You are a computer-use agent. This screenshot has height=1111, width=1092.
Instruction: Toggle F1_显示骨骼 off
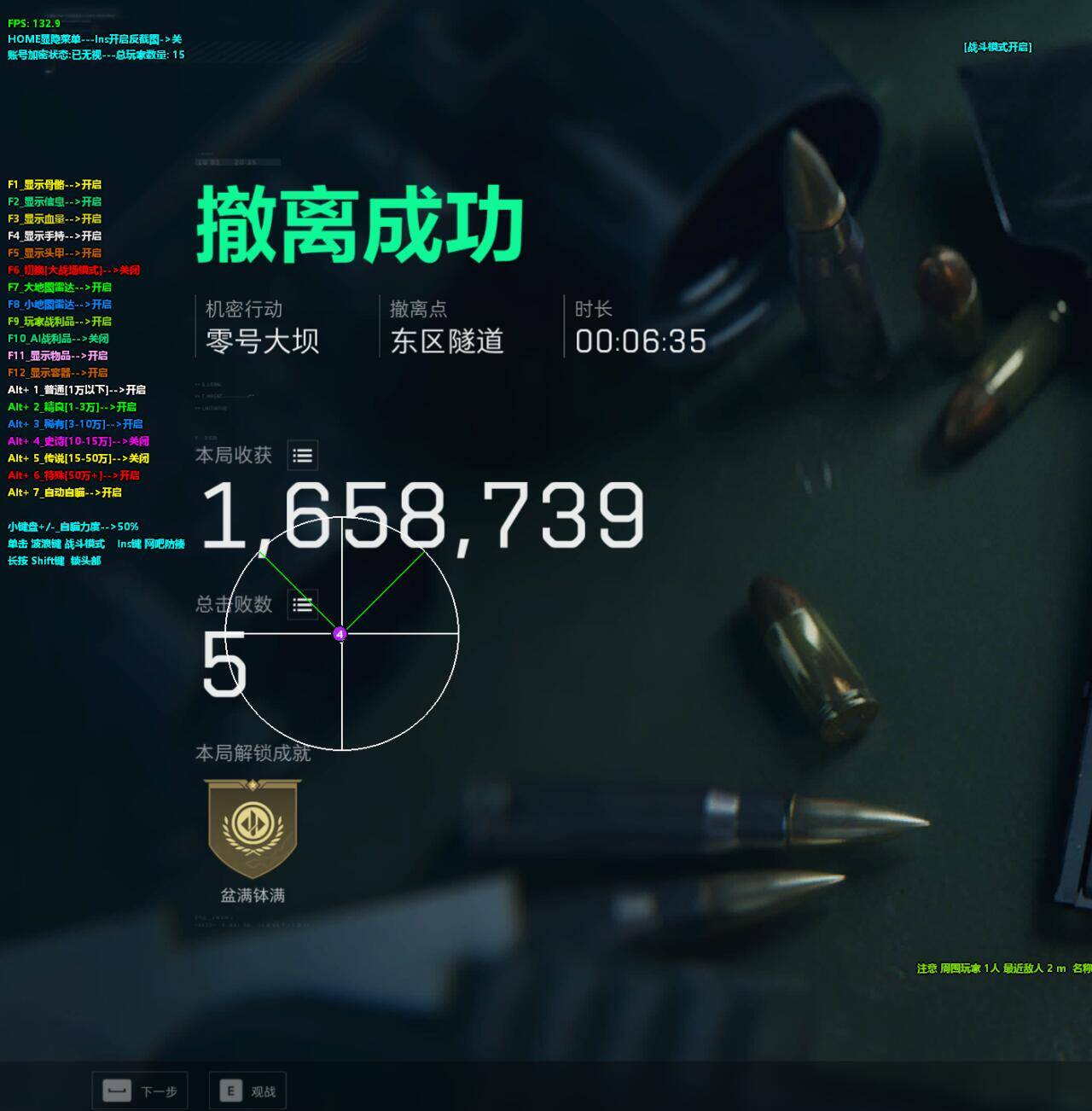(x=53, y=184)
